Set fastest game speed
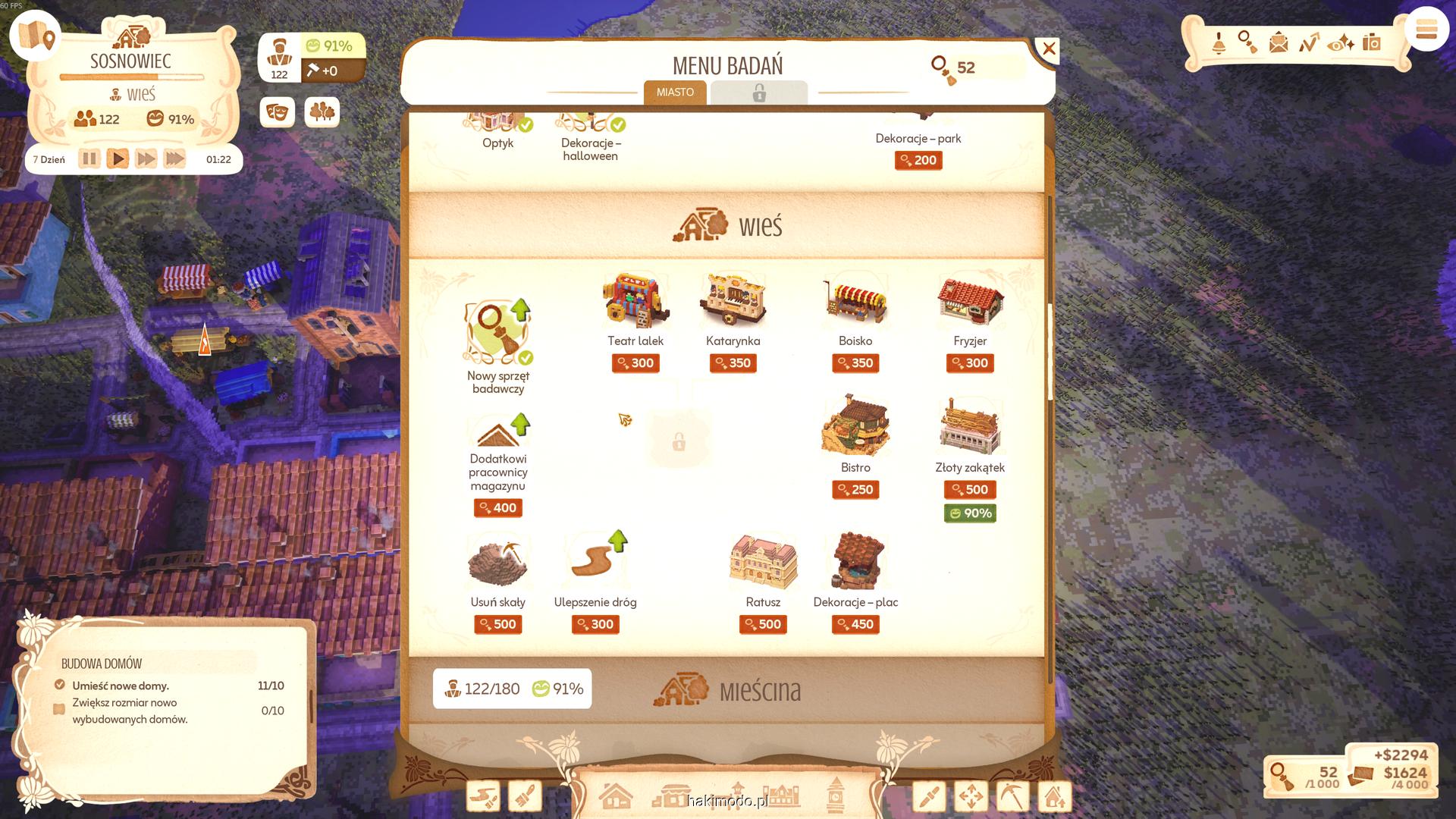Screen dimensions: 1456x819 coord(174,159)
